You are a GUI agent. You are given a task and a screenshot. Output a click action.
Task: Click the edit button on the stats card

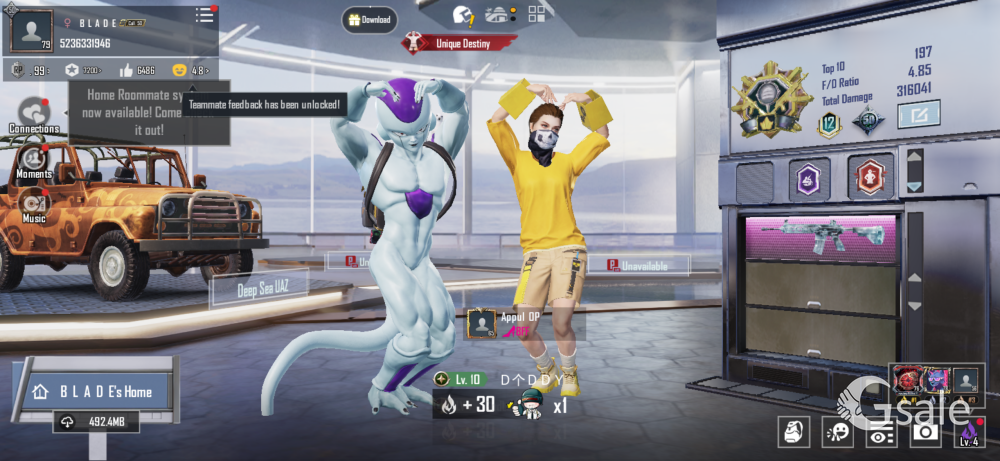tap(919, 116)
